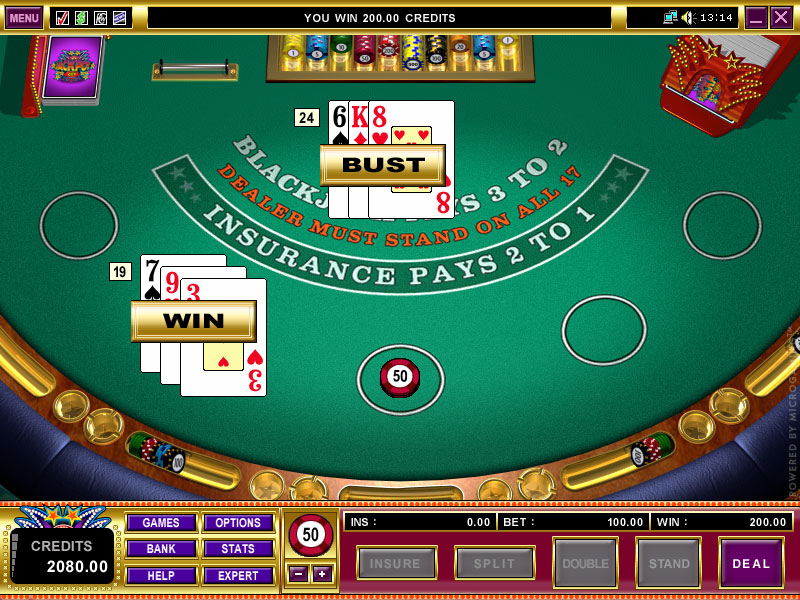This screenshot has width=800, height=600.
Task: Open the MENU in the top bar
Action: tap(24, 17)
